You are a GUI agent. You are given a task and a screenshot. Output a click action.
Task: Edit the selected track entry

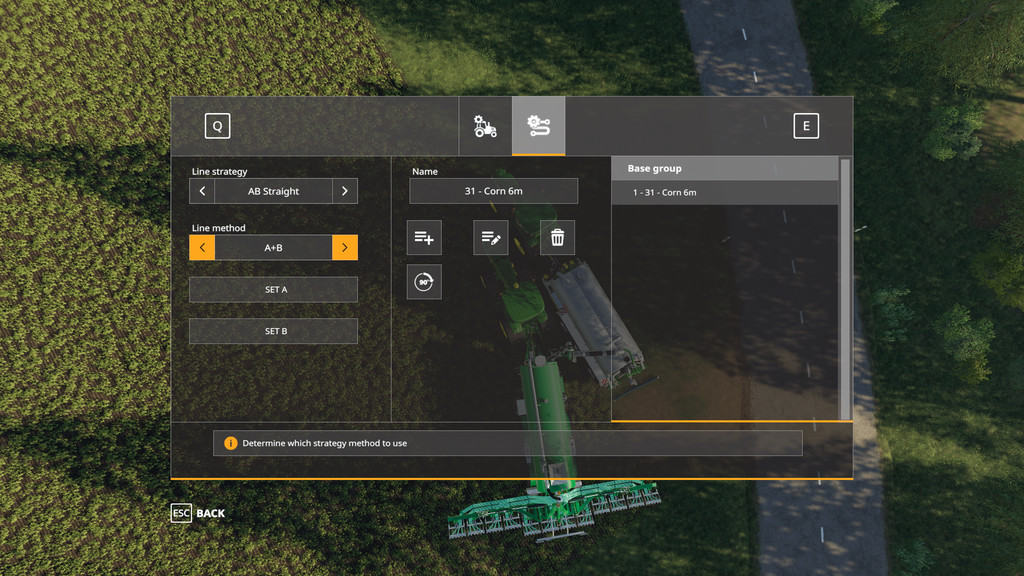[491, 238]
